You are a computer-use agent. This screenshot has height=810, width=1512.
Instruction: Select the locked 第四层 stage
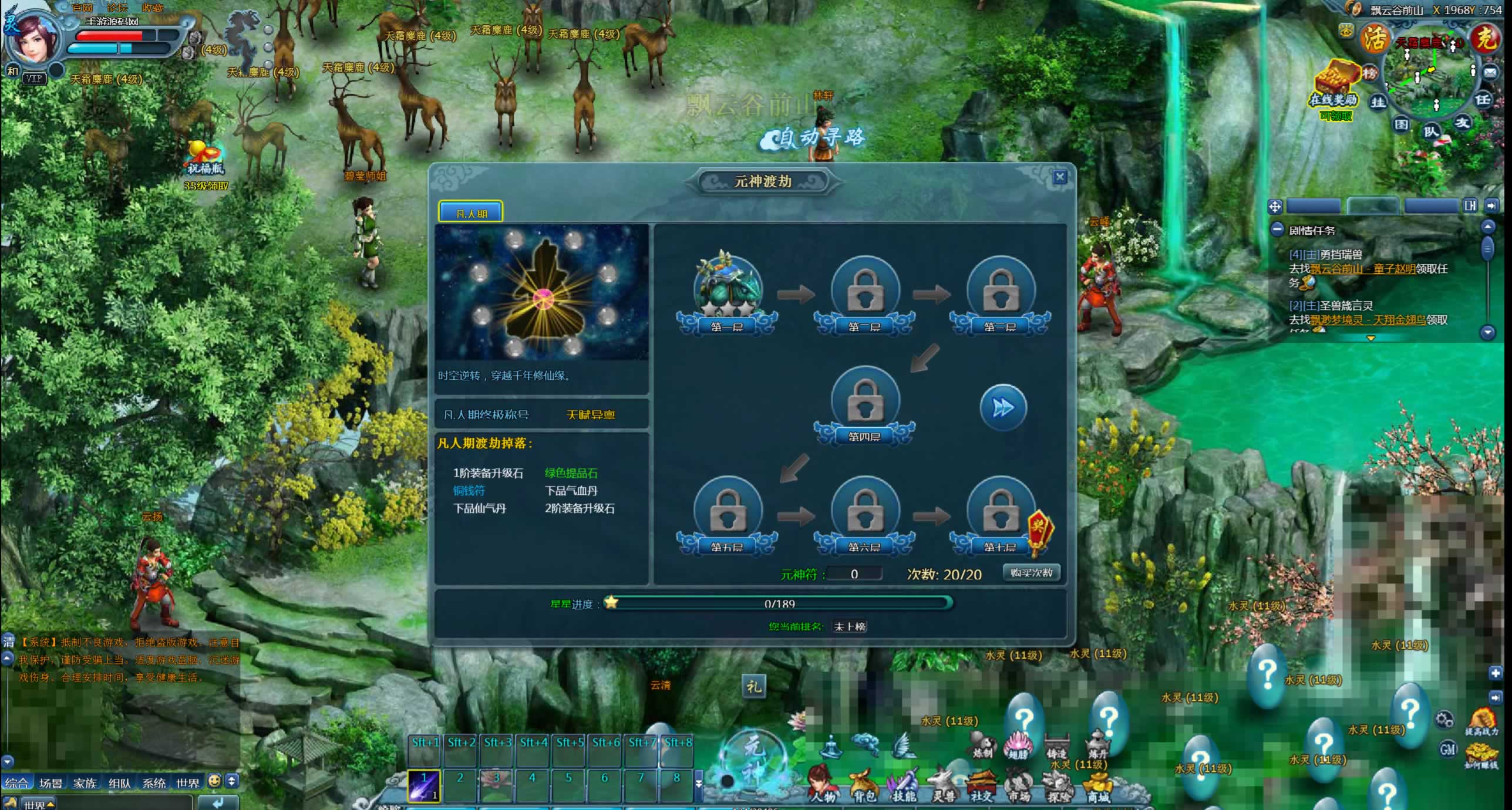864,403
